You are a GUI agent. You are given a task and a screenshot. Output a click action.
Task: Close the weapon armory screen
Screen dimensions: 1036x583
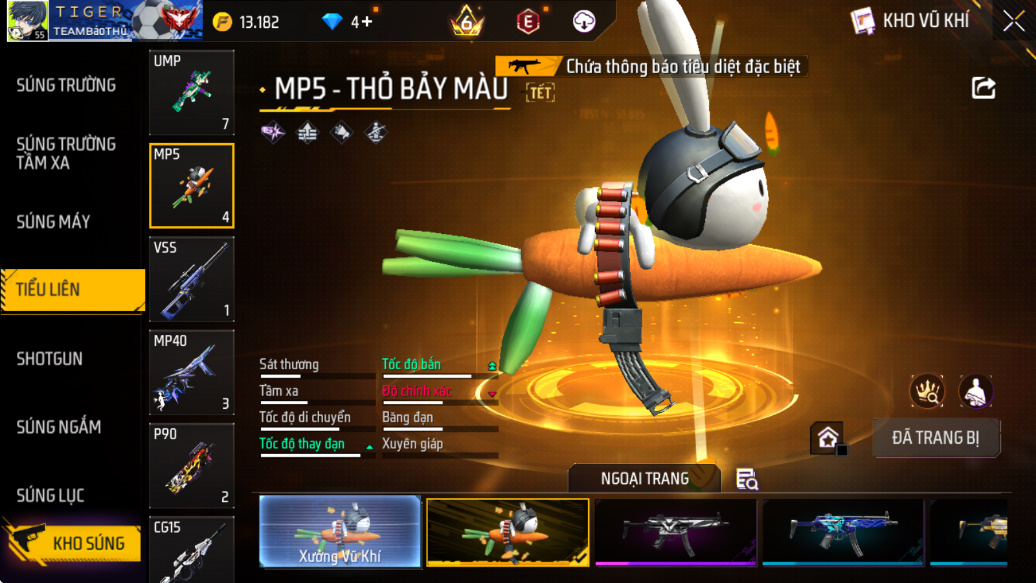click(x=1013, y=21)
